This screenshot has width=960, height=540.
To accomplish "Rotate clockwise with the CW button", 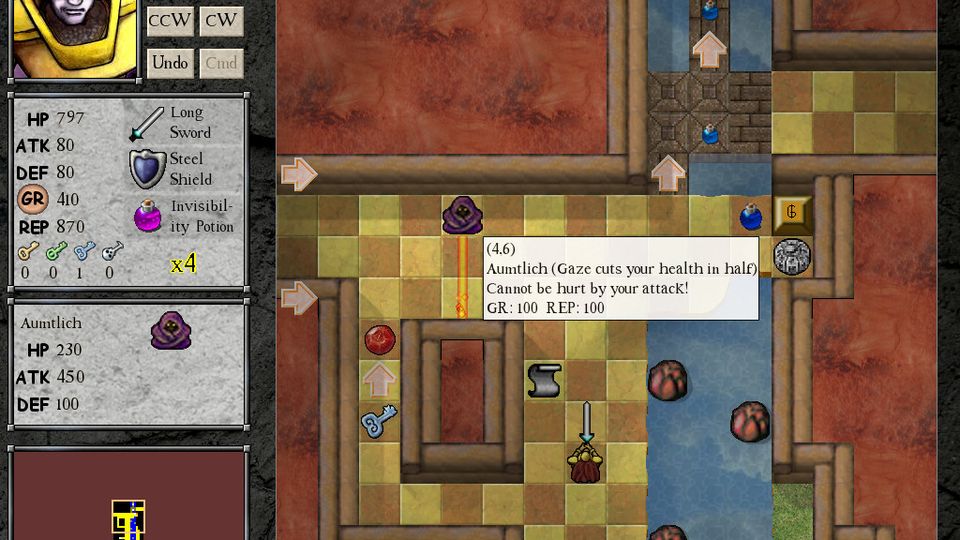I will (x=221, y=21).
